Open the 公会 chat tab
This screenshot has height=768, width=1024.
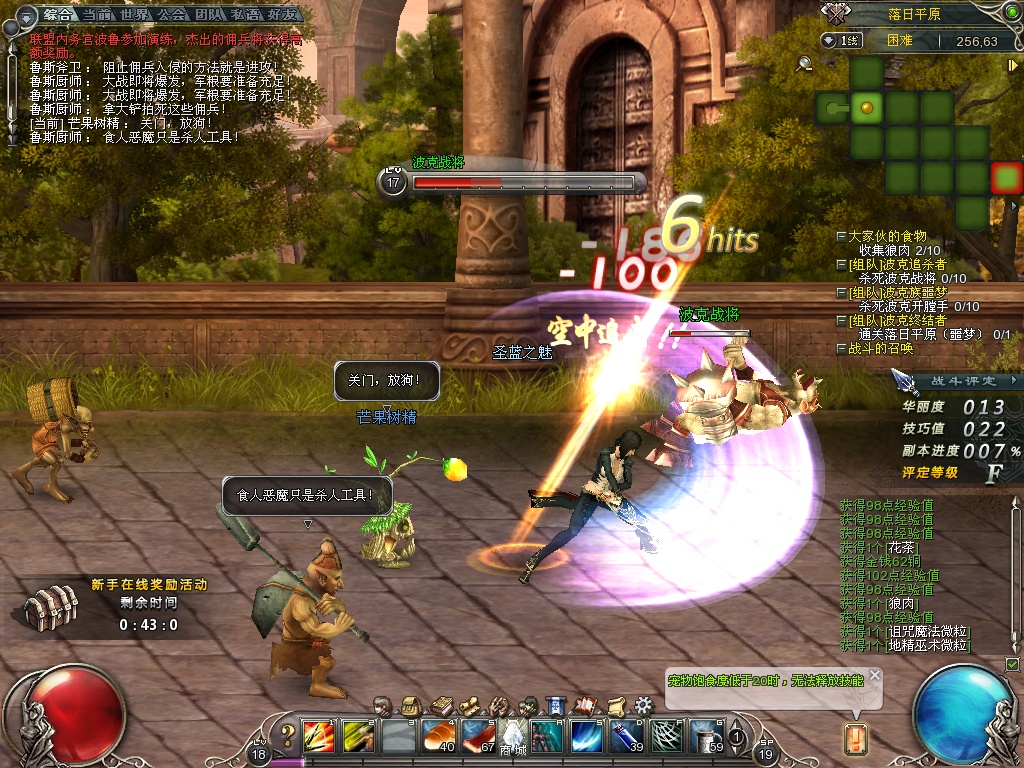172,14
